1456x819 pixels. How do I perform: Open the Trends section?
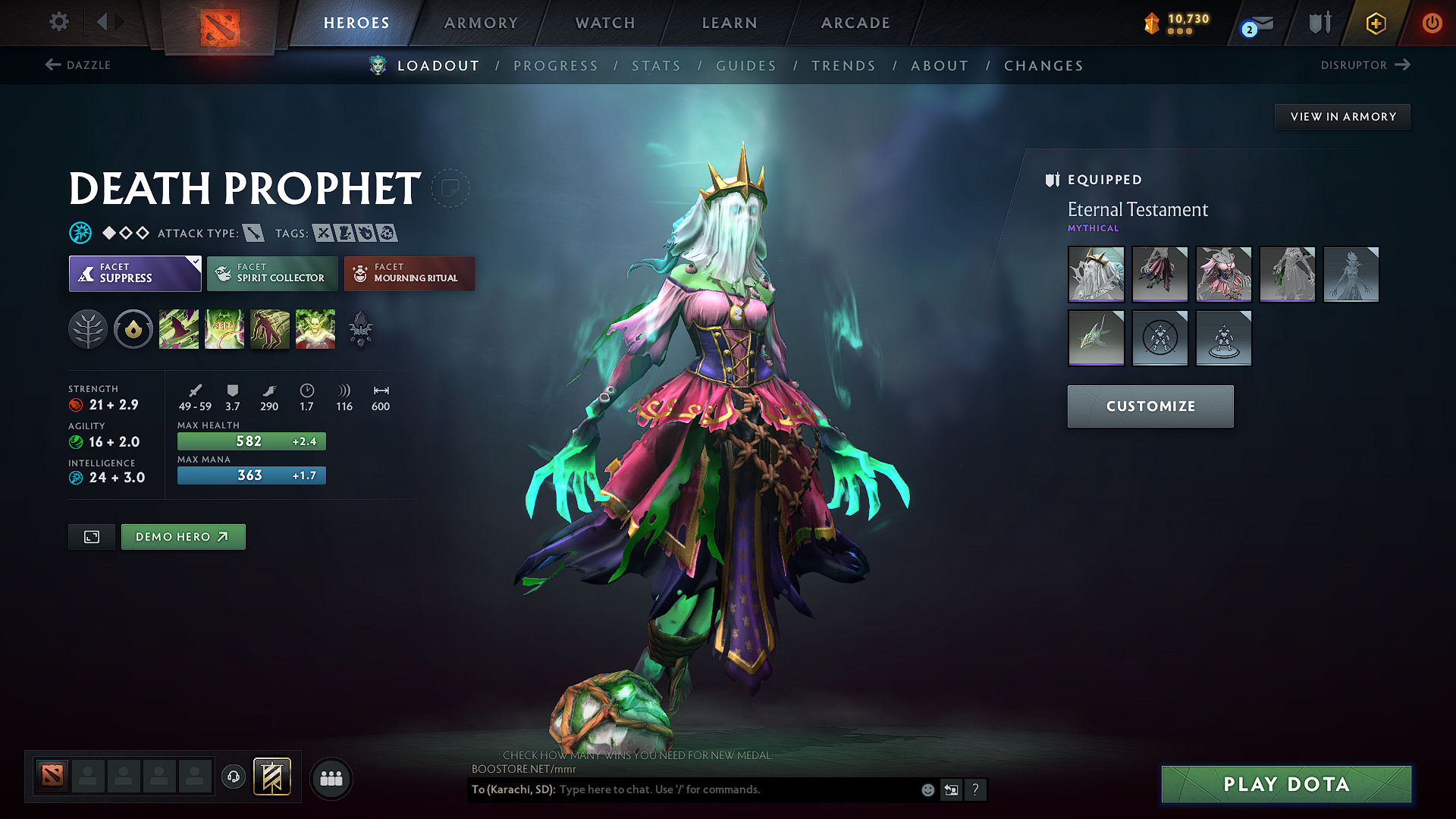coord(843,66)
